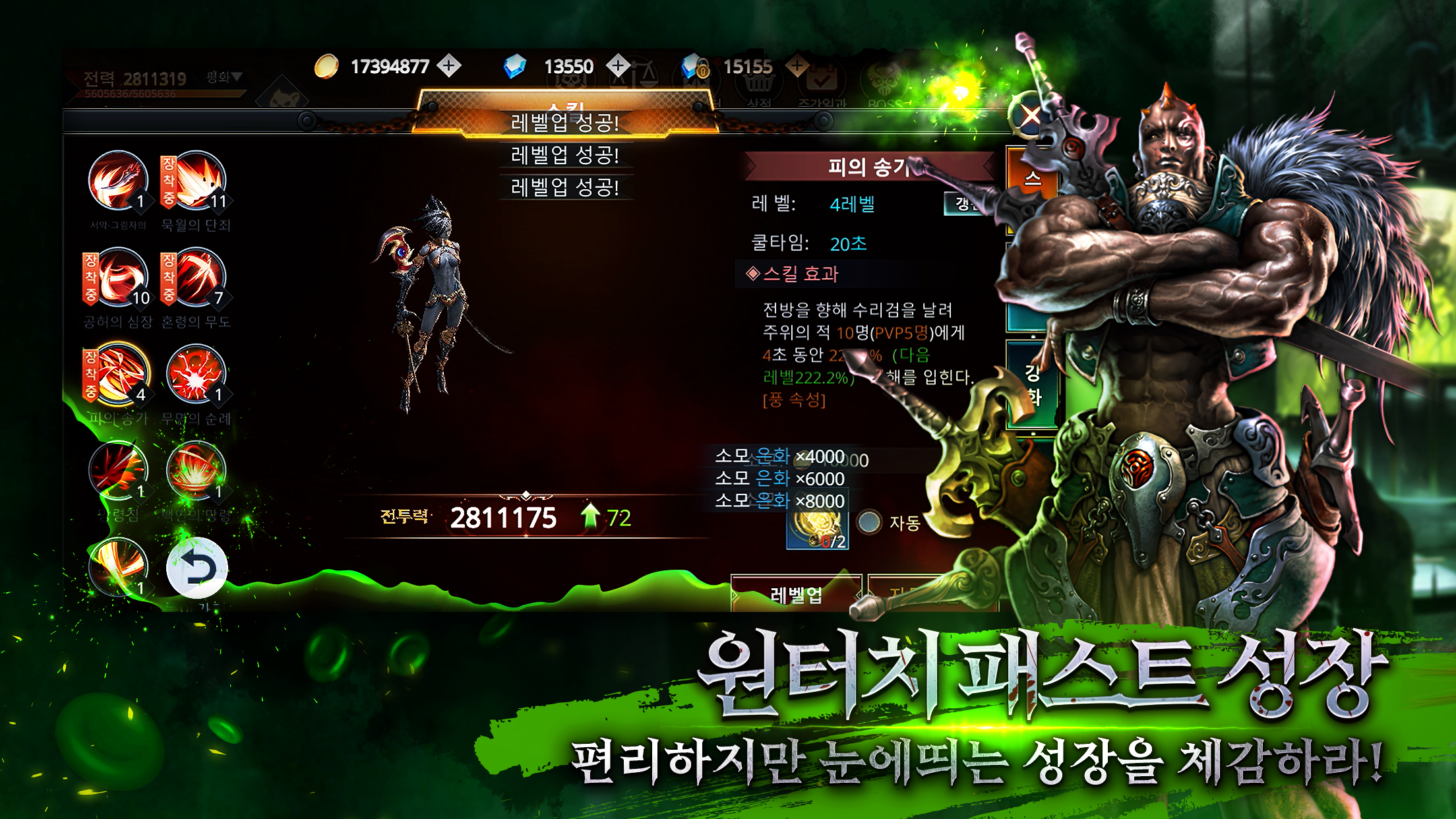
Task: Tap the BOSS skull icon
Action: click(884, 80)
